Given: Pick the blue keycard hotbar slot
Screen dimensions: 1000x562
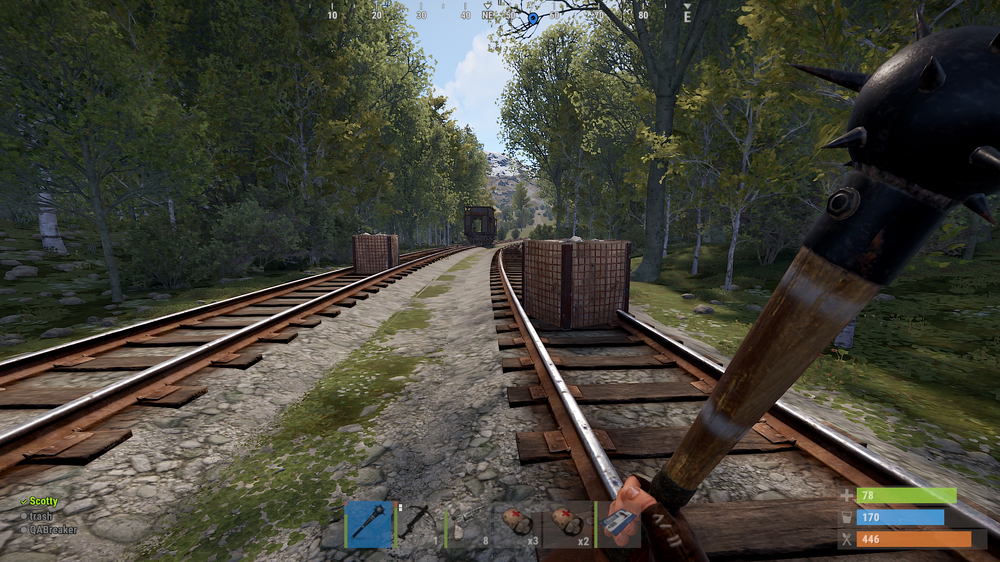Looking at the screenshot, I should pyautogui.click(x=618, y=525).
